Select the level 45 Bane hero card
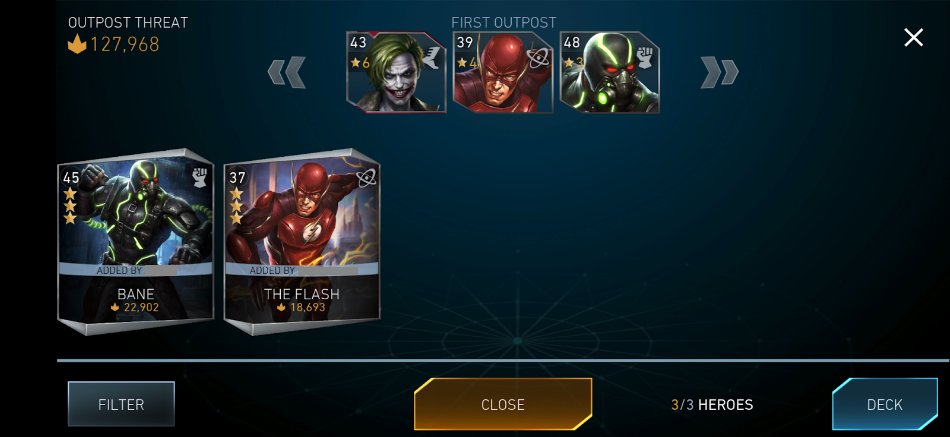Screen dimensions: 950x437 pyautogui.click(x=135, y=243)
